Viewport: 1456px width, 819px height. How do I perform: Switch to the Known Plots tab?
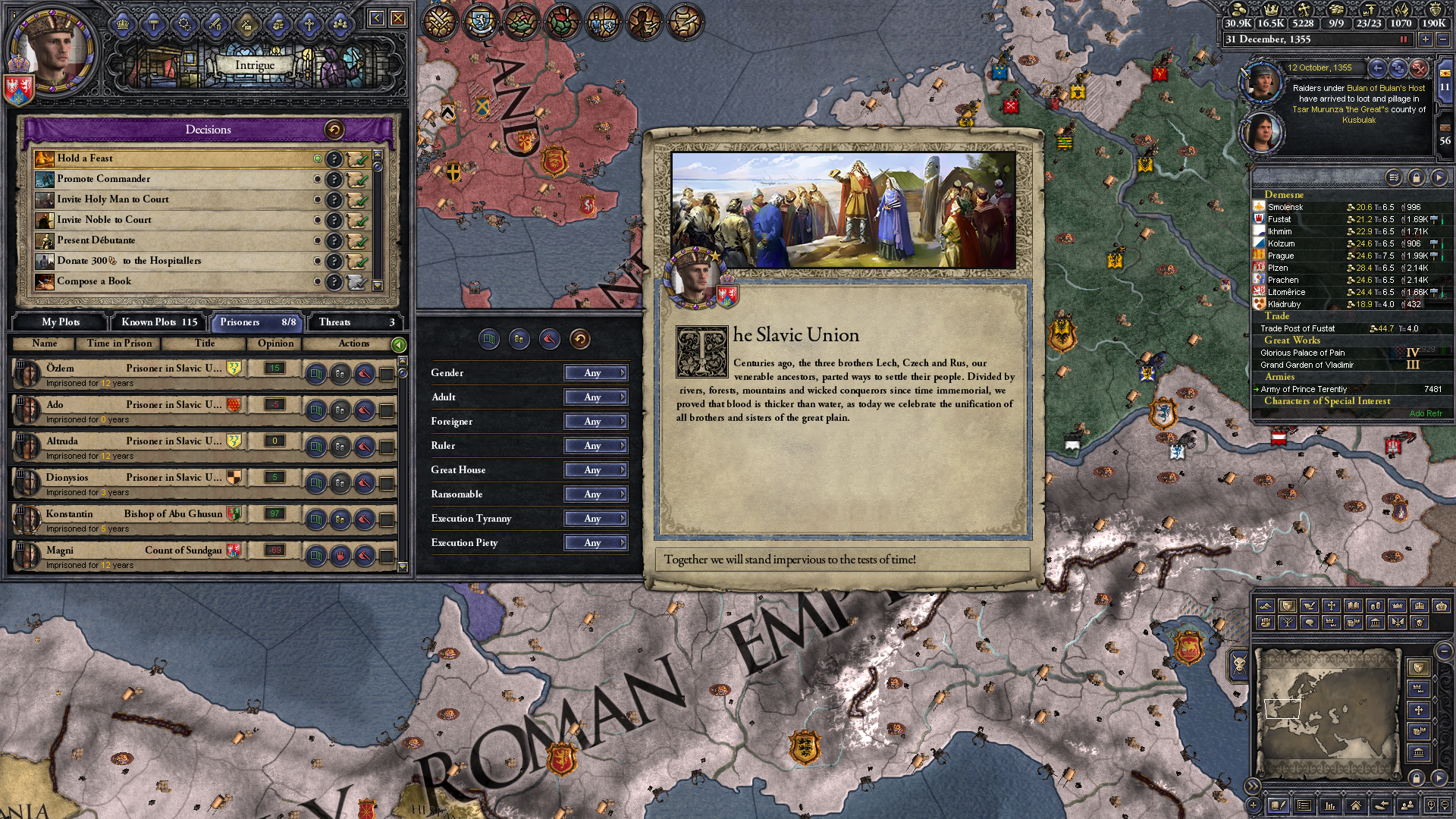(x=159, y=322)
